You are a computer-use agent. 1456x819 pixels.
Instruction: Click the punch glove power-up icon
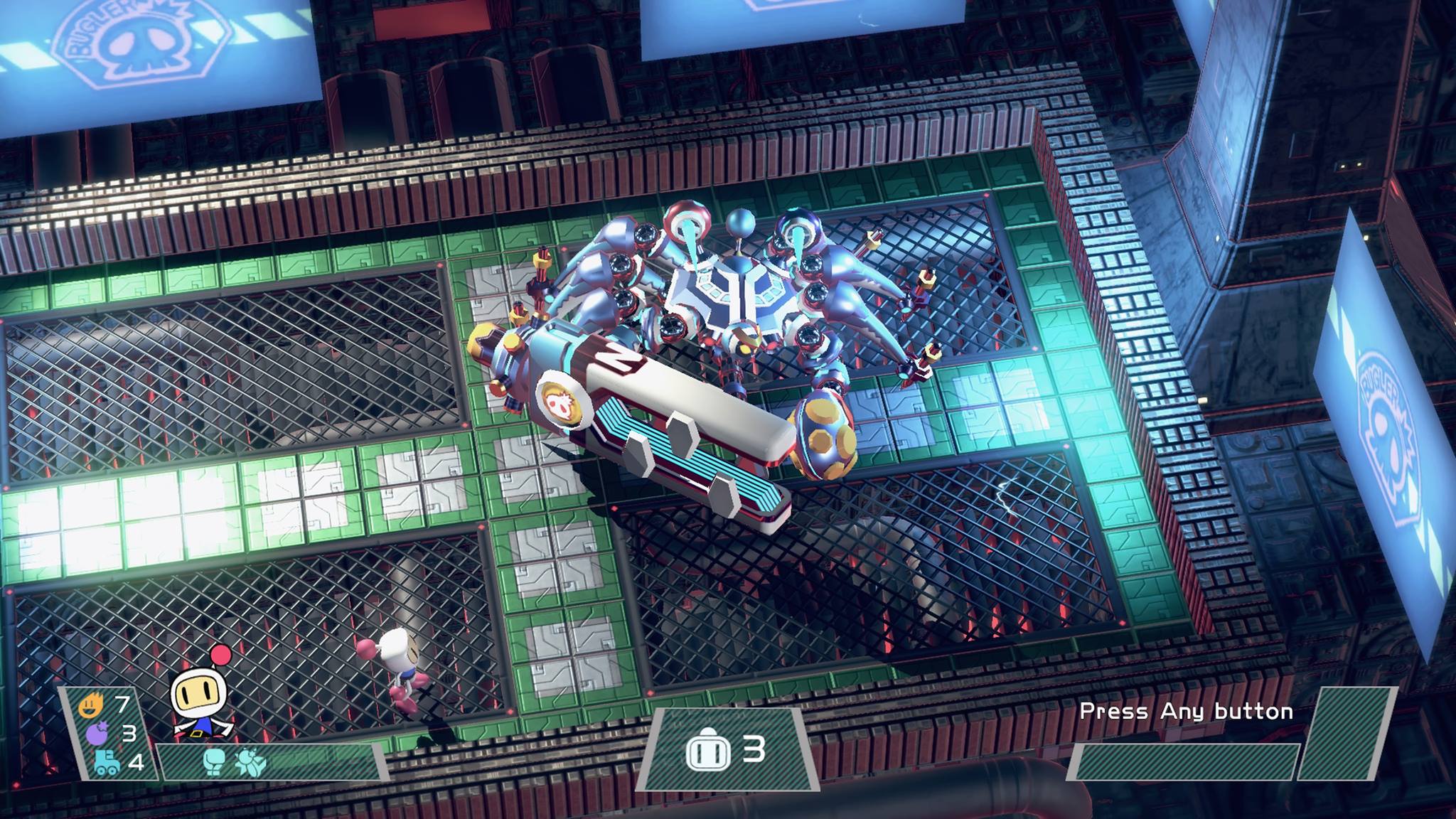214,761
